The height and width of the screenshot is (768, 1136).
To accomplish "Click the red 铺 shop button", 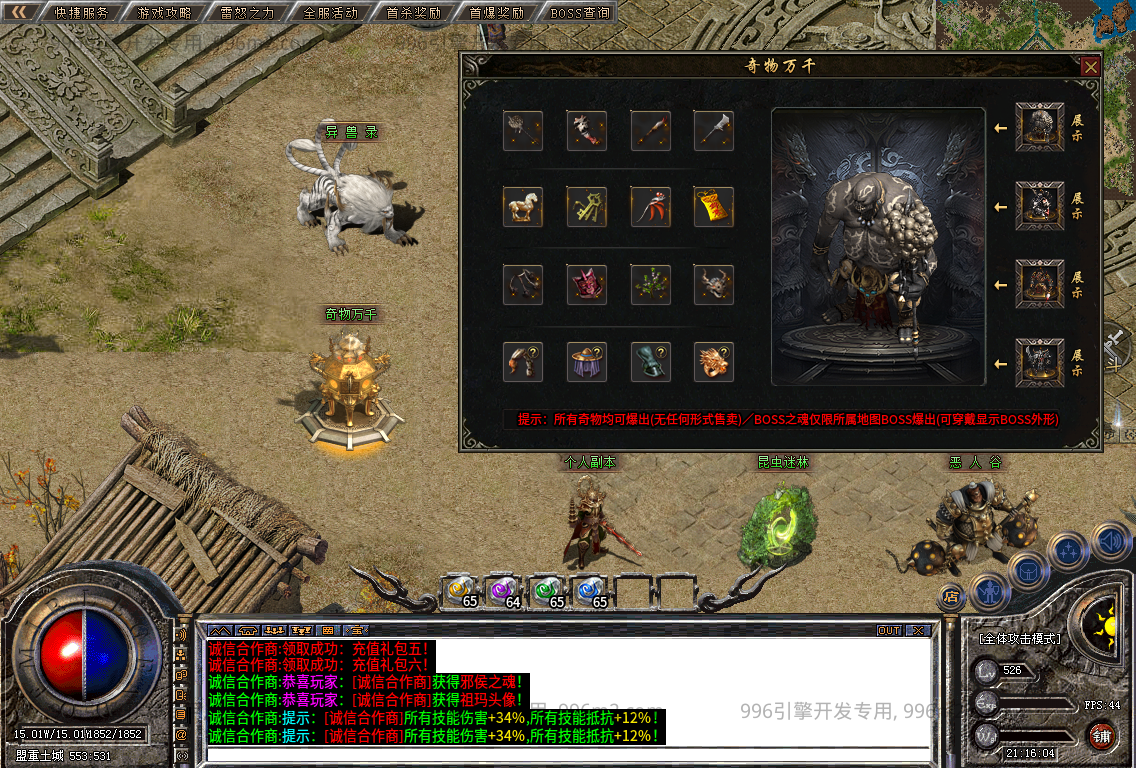I will click(x=1101, y=737).
